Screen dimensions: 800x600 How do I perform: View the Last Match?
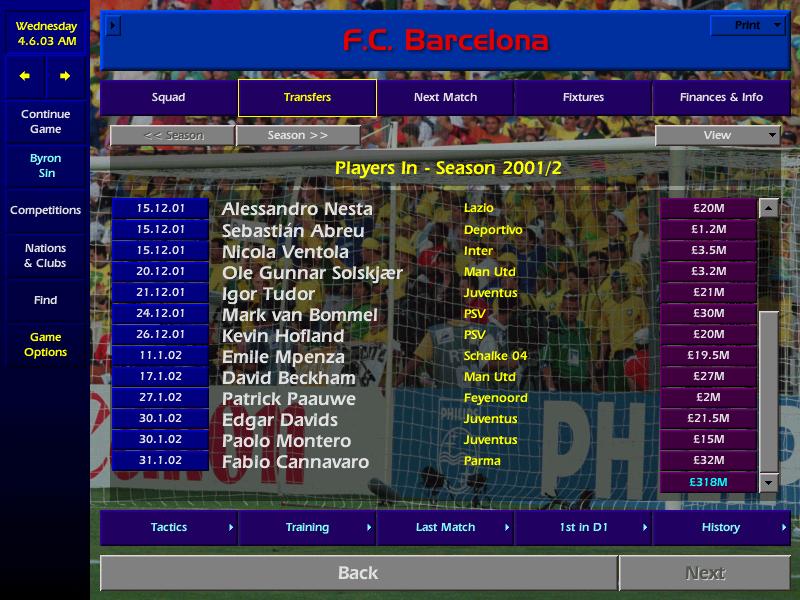(445, 527)
